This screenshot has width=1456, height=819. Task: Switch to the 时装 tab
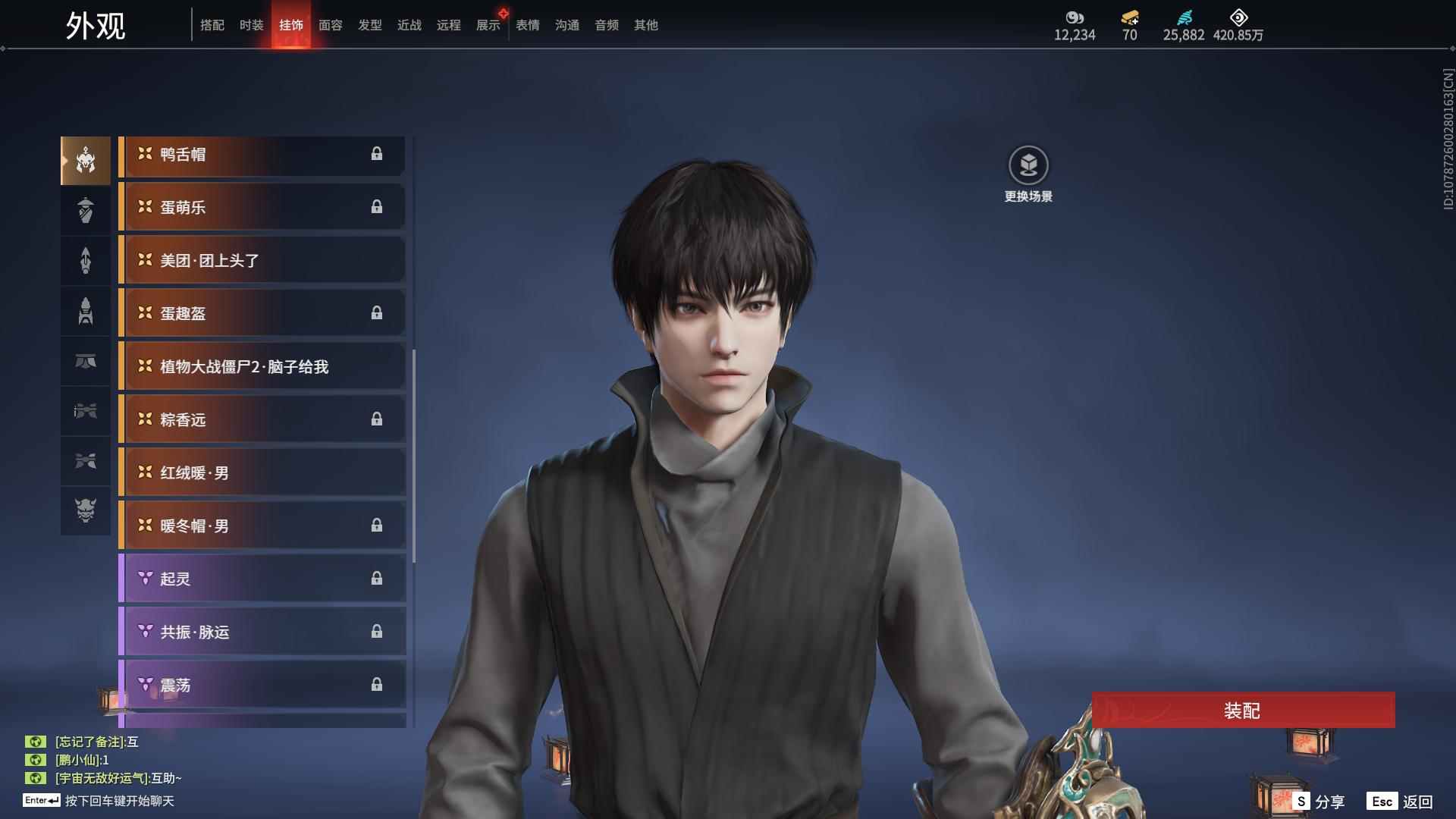click(251, 25)
